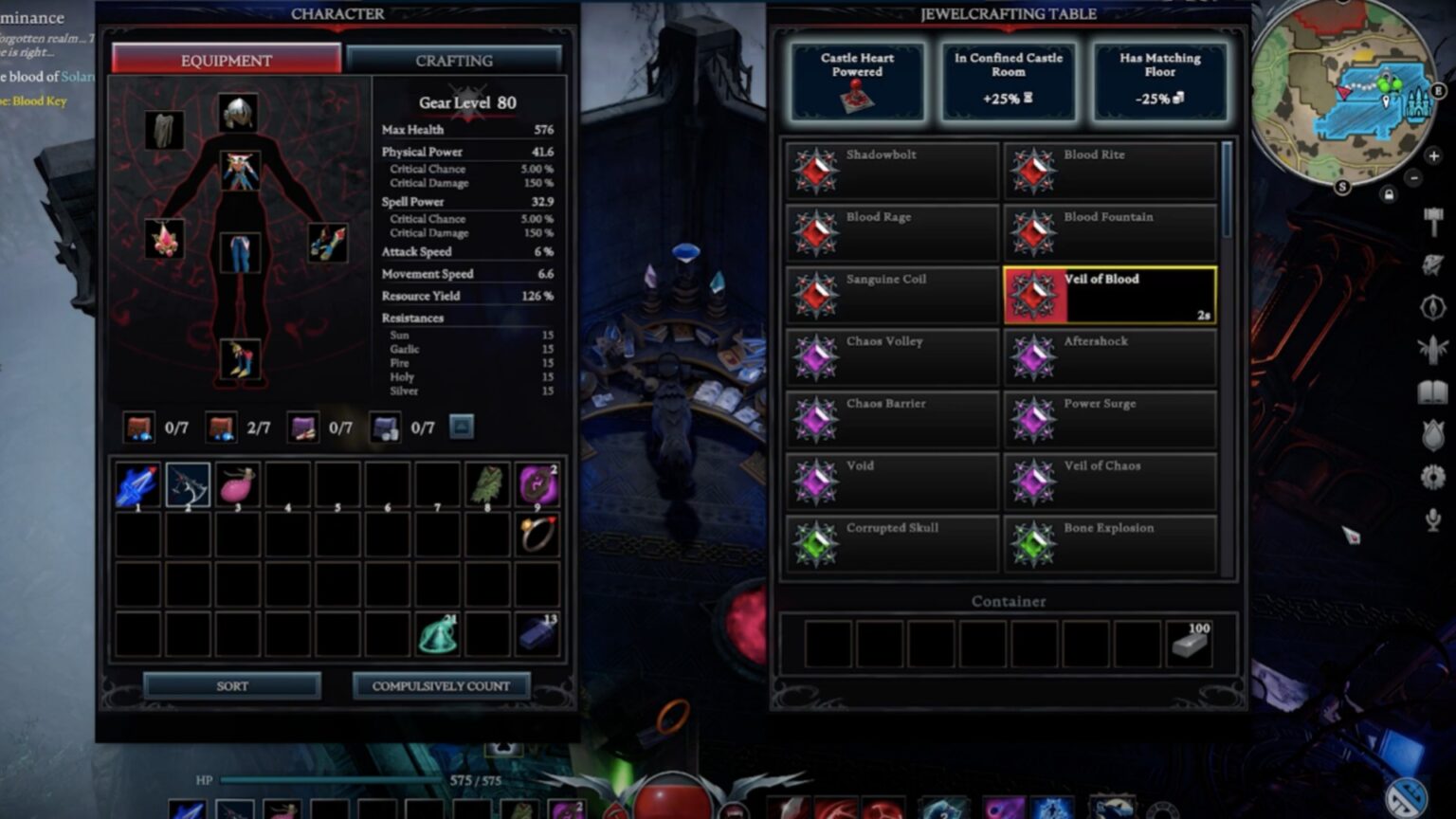Select the Corrupted Skull green jewel icon
Viewport: 1456px width, 819px height.
(x=817, y=543)
